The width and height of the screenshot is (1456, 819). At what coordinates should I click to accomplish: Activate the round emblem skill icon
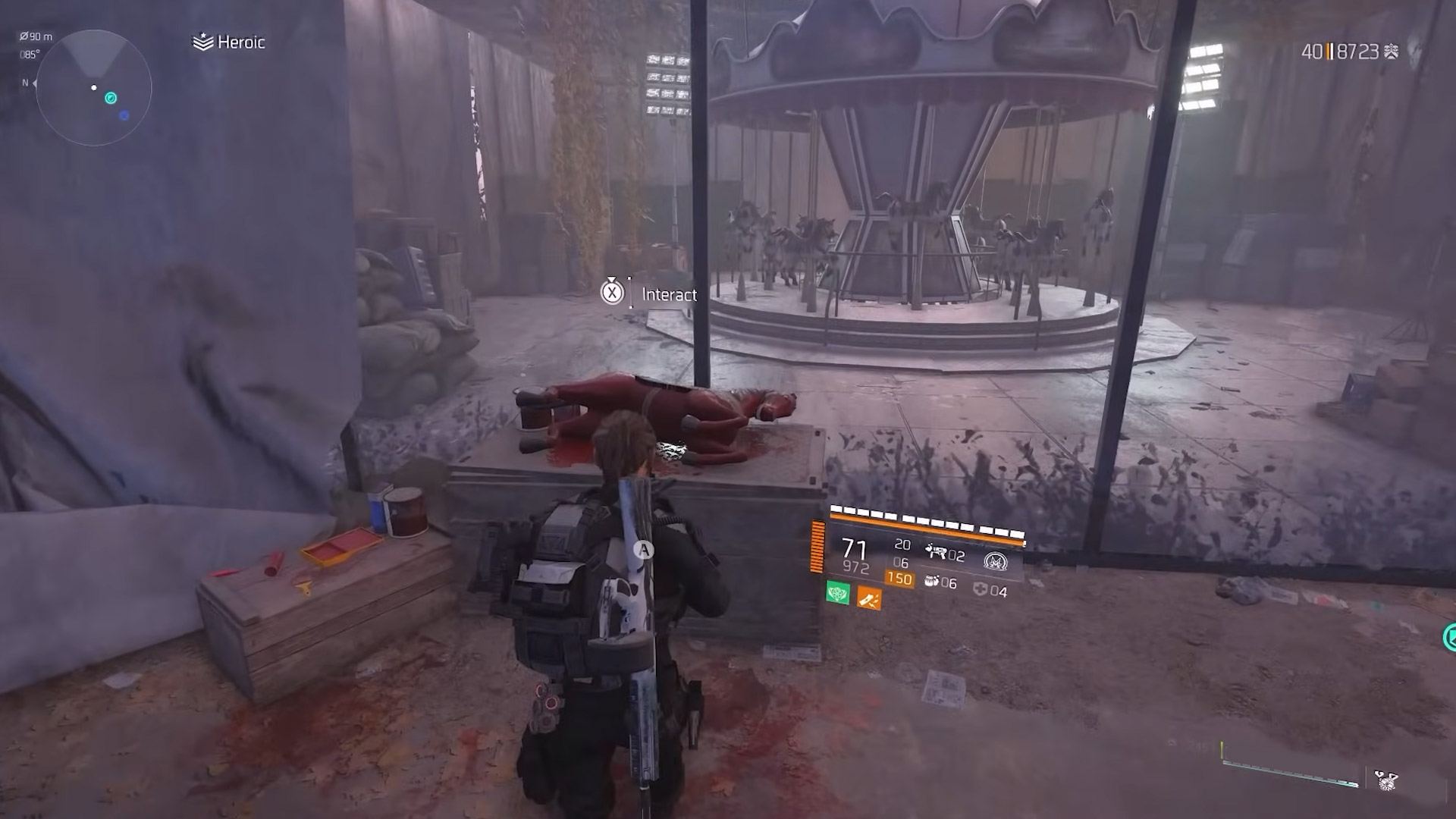[x=995, y=561]
